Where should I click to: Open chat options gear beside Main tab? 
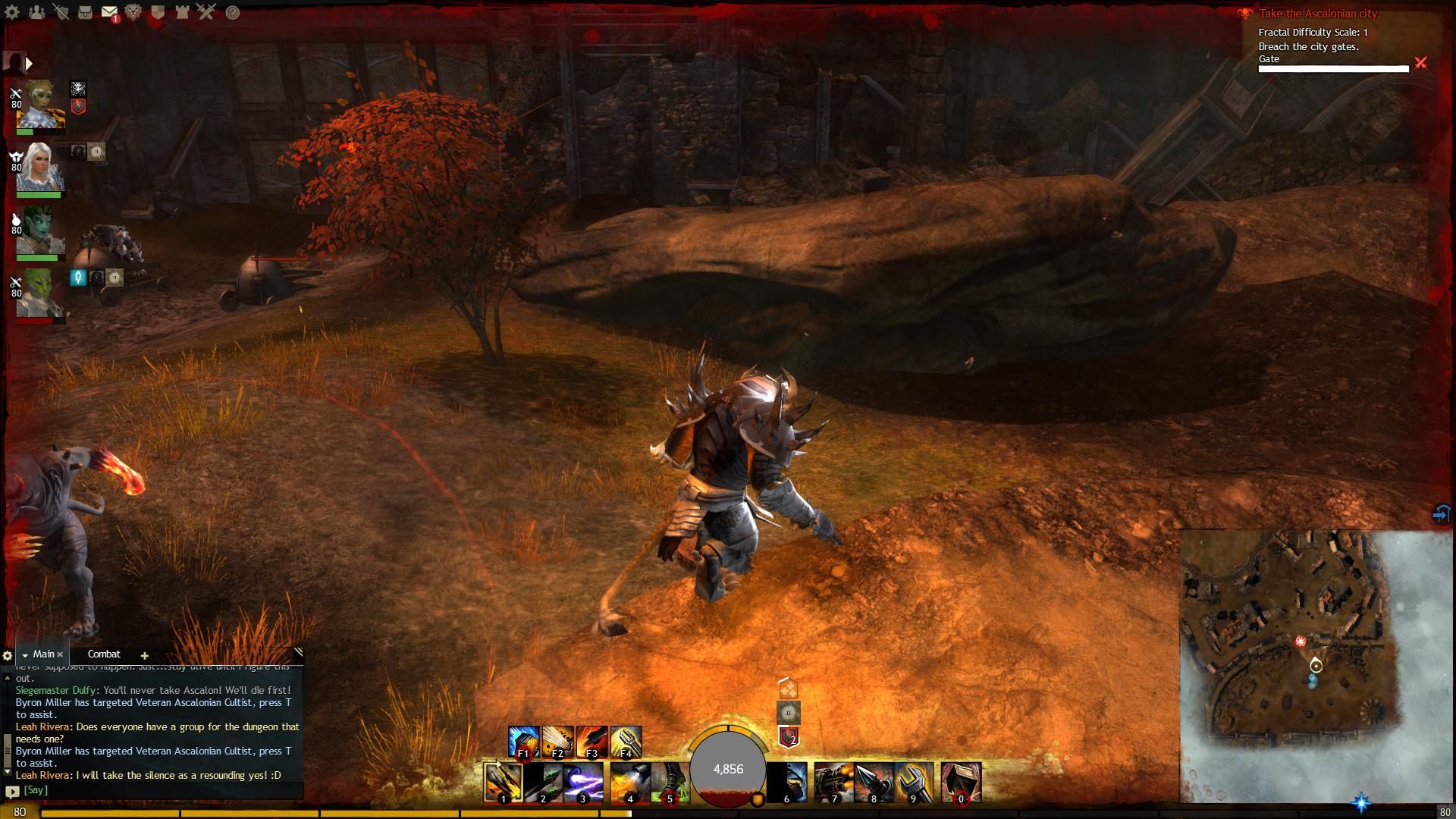tap(8, 655)
